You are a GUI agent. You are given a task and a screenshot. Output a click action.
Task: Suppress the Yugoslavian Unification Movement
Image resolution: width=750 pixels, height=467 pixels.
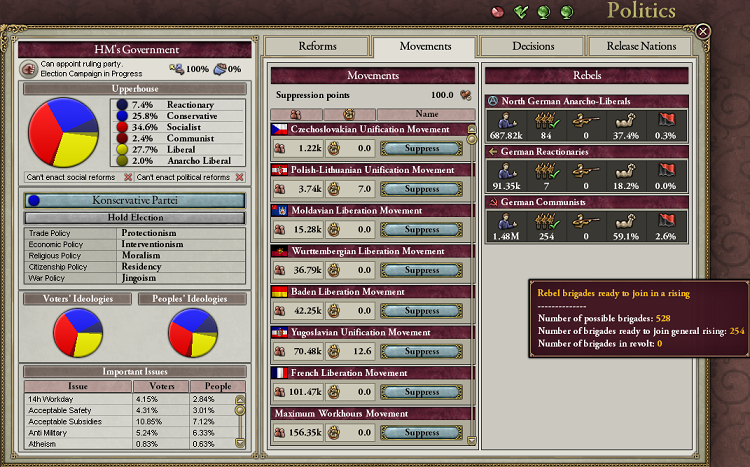click(x=423, y=352)
